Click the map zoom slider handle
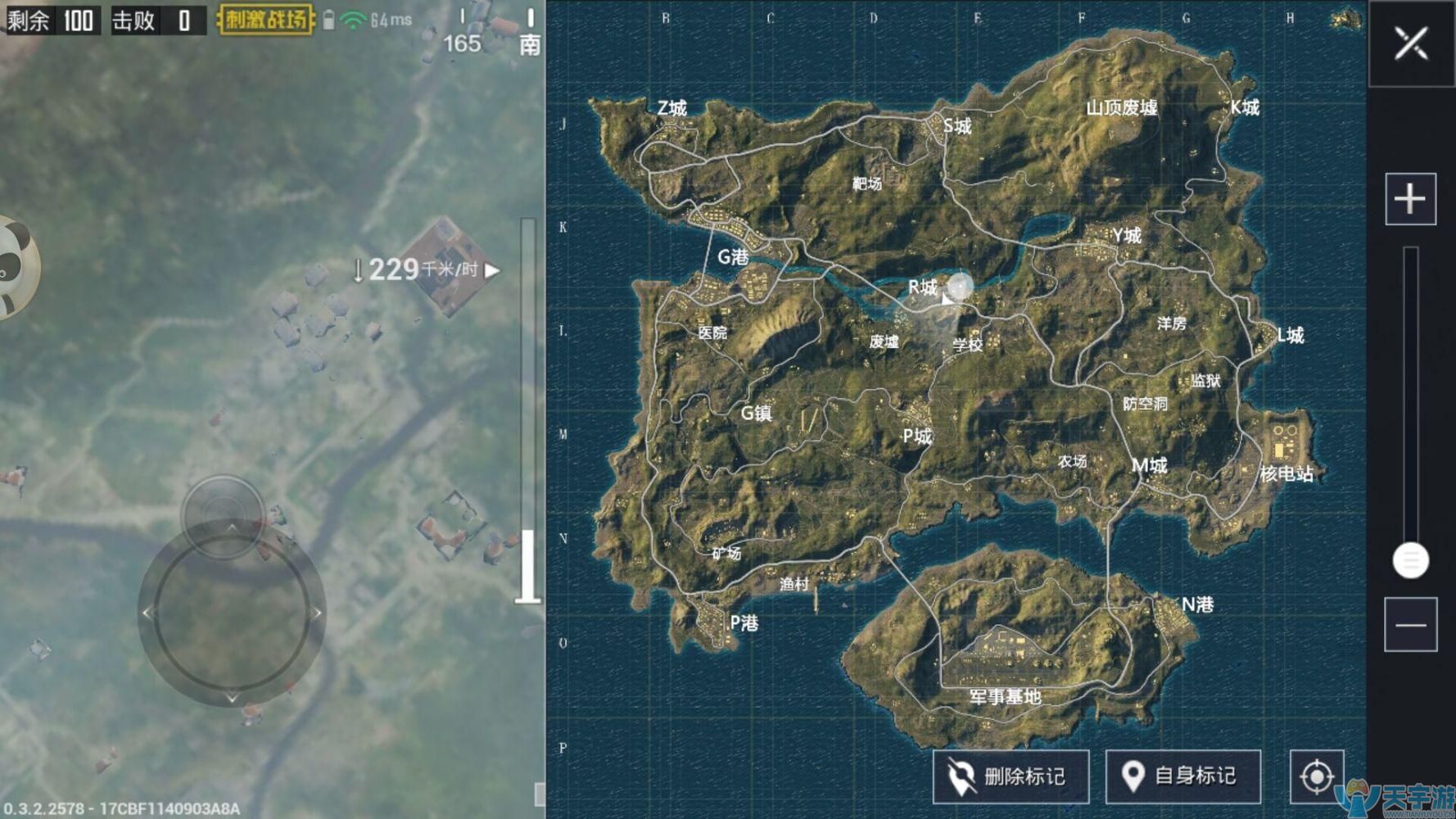 coord(1410,561)
